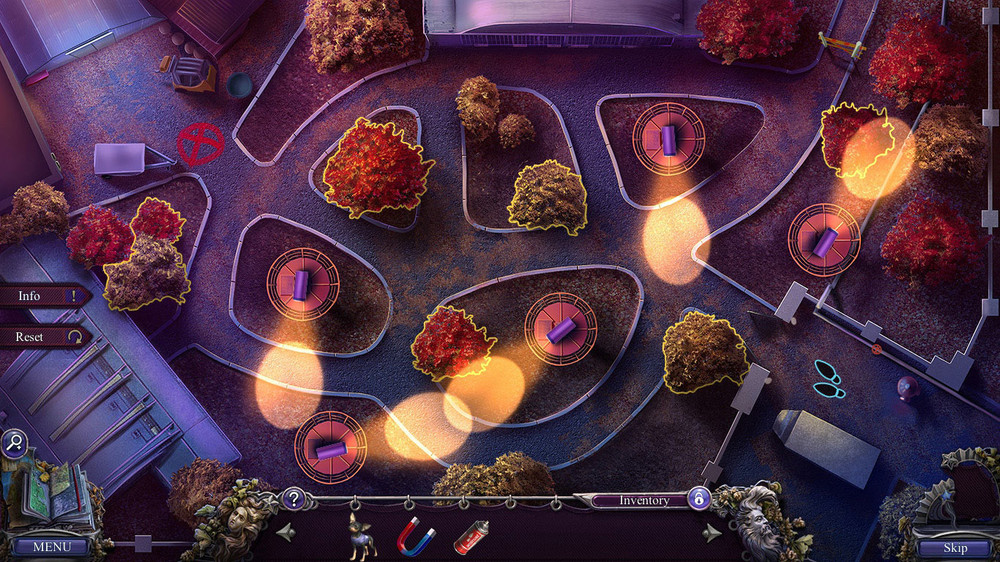Click the question mark hint button
Viewport: 1000px width, 562px height.
pyautogui.click(x=293, y=498)
